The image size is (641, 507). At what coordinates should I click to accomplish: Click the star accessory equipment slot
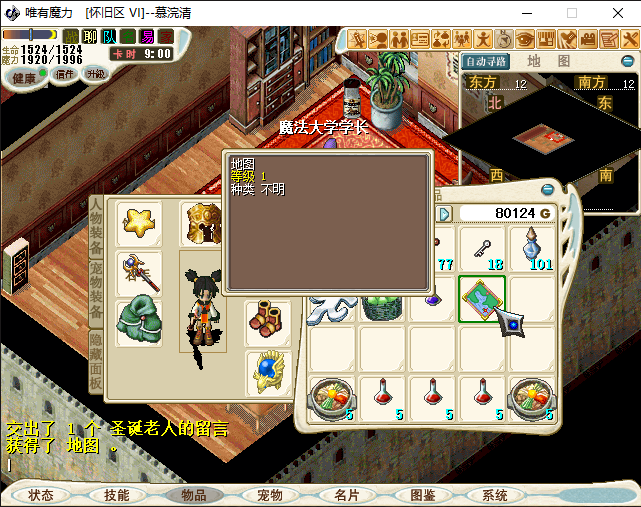coord(138,223)
